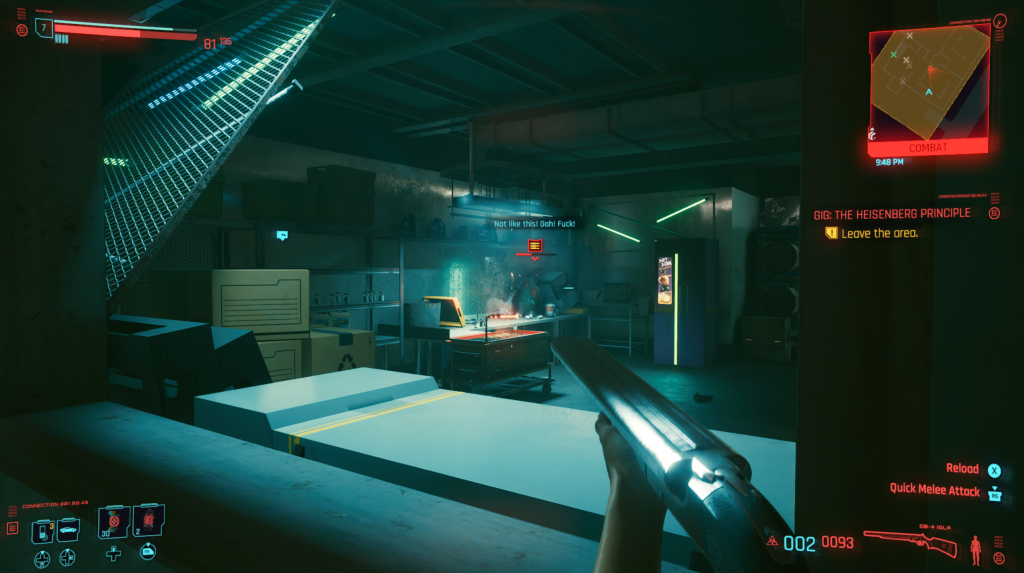
Task: Select the vehicle call slot
Action: tap(67, 529)
